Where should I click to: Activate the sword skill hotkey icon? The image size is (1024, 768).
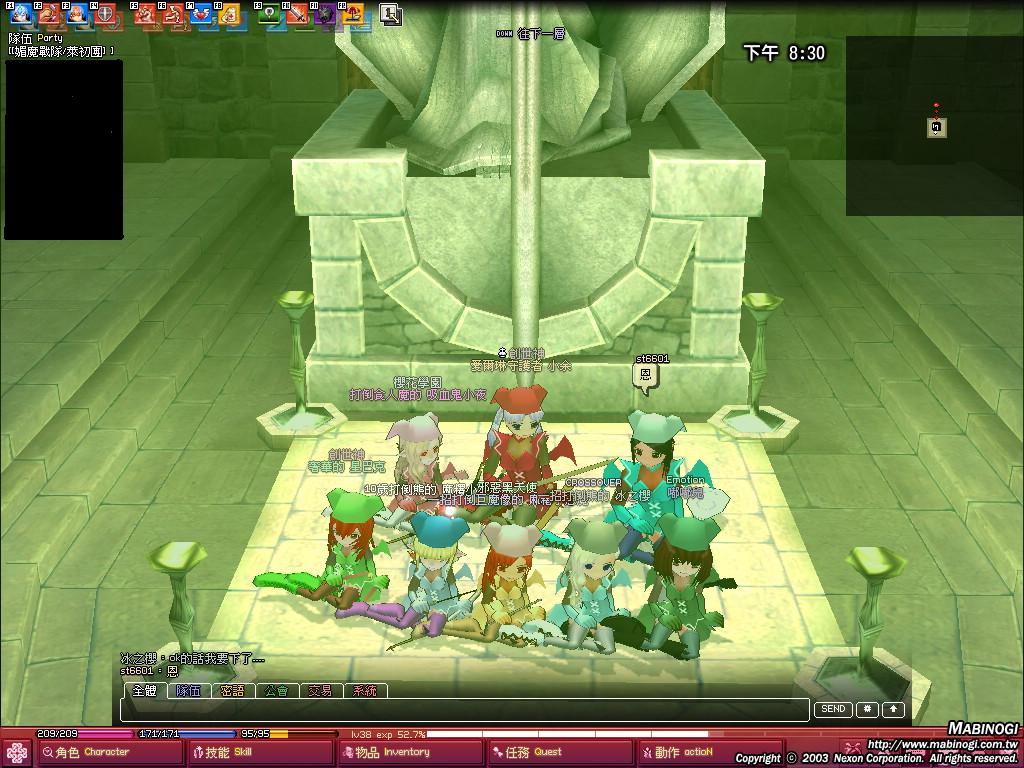point(297,14)
